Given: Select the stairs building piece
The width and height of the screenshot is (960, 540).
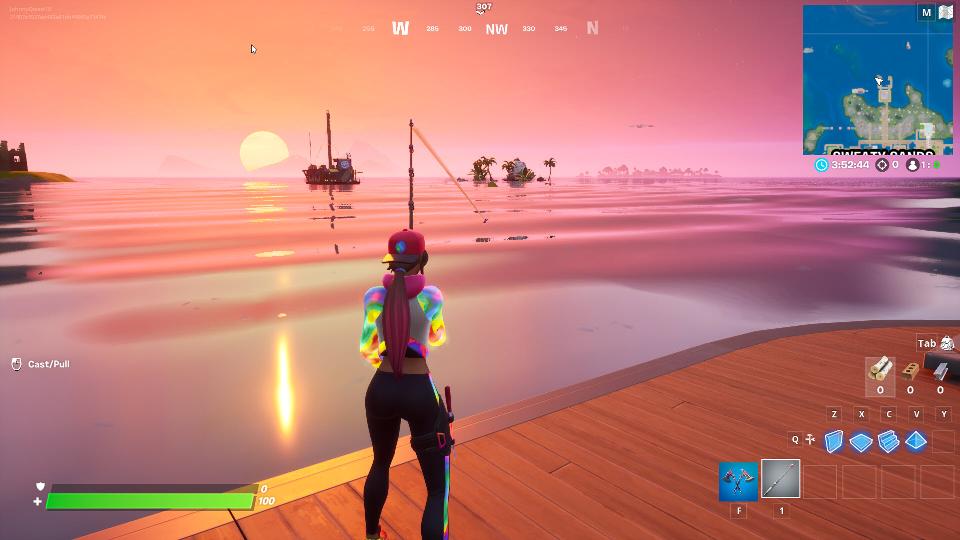Looking at the screenshot, I should coord(888,441).
